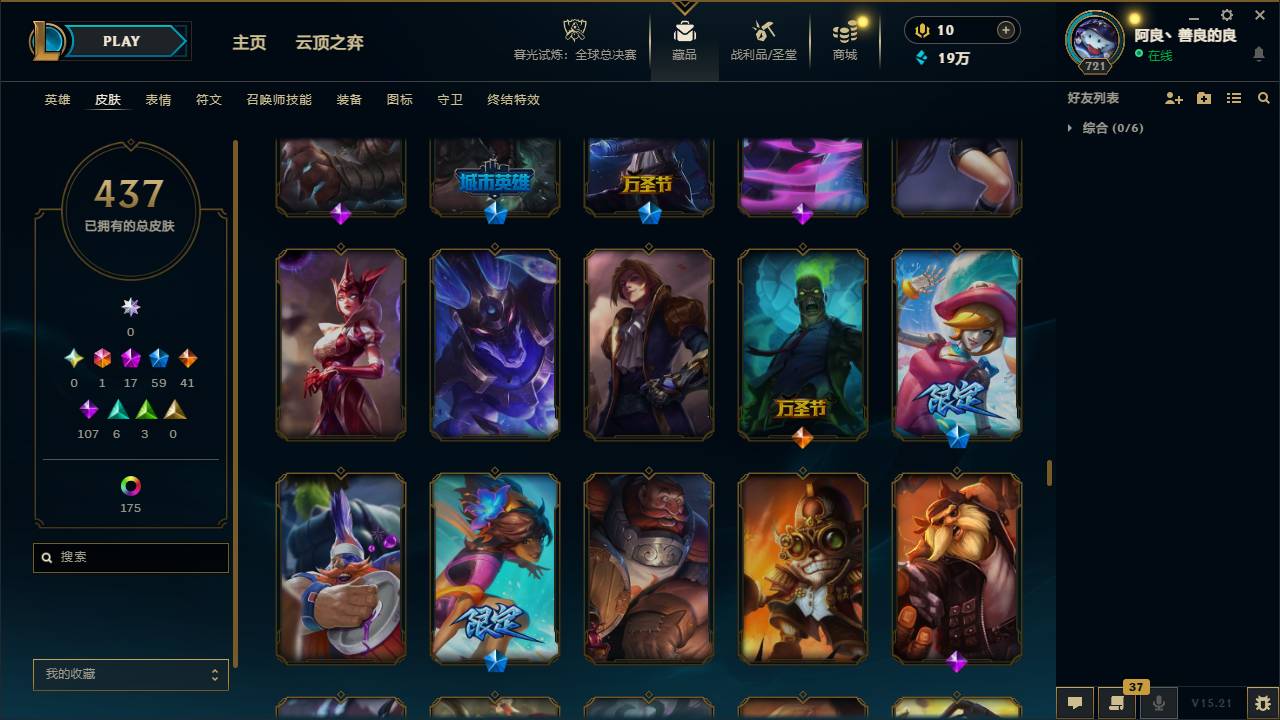The height and width of the screenshot is (720, 1280).
Task: Open chat messages icon in bottom bar
Action: click(x=1075, y=703)
